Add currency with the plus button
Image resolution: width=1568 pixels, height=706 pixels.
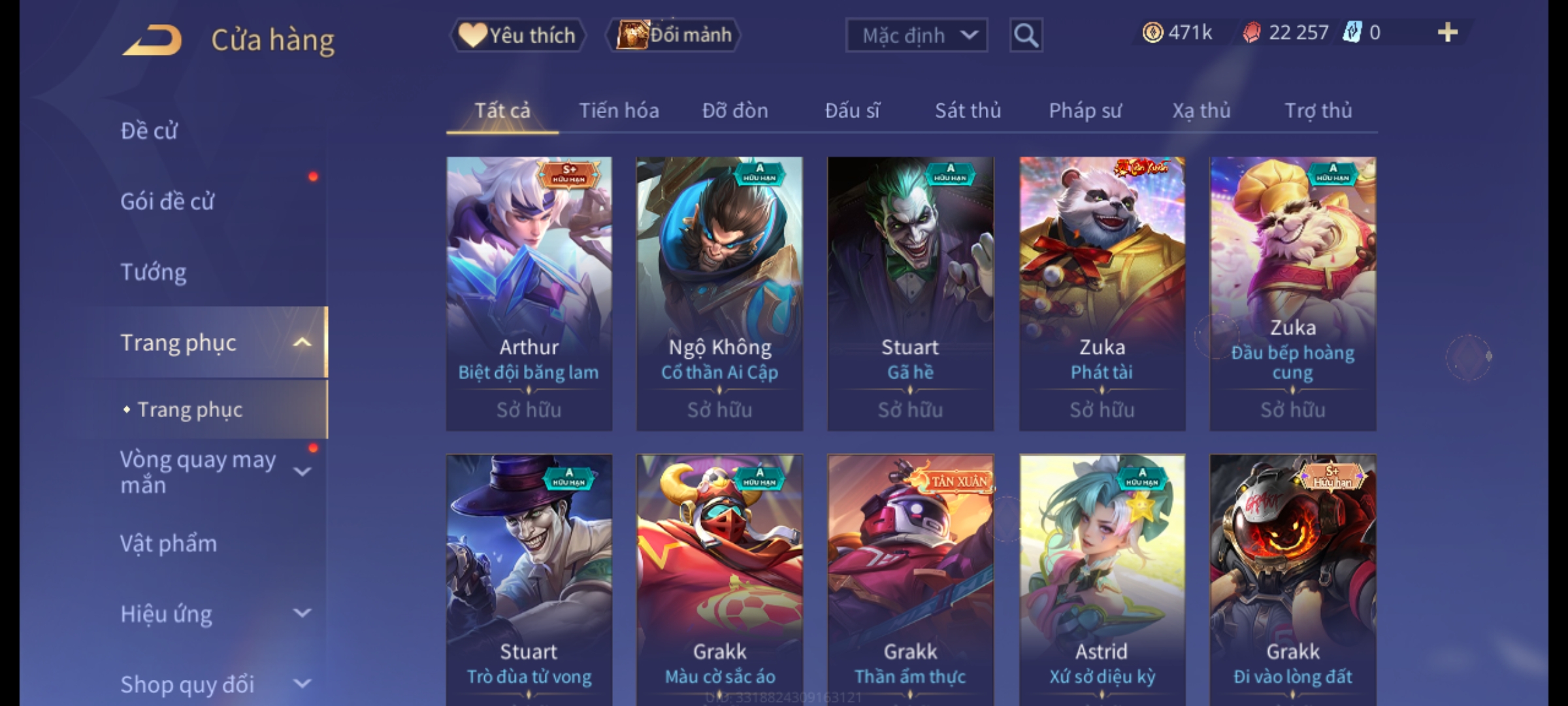pyautogui.click(x=1447, y=33)
